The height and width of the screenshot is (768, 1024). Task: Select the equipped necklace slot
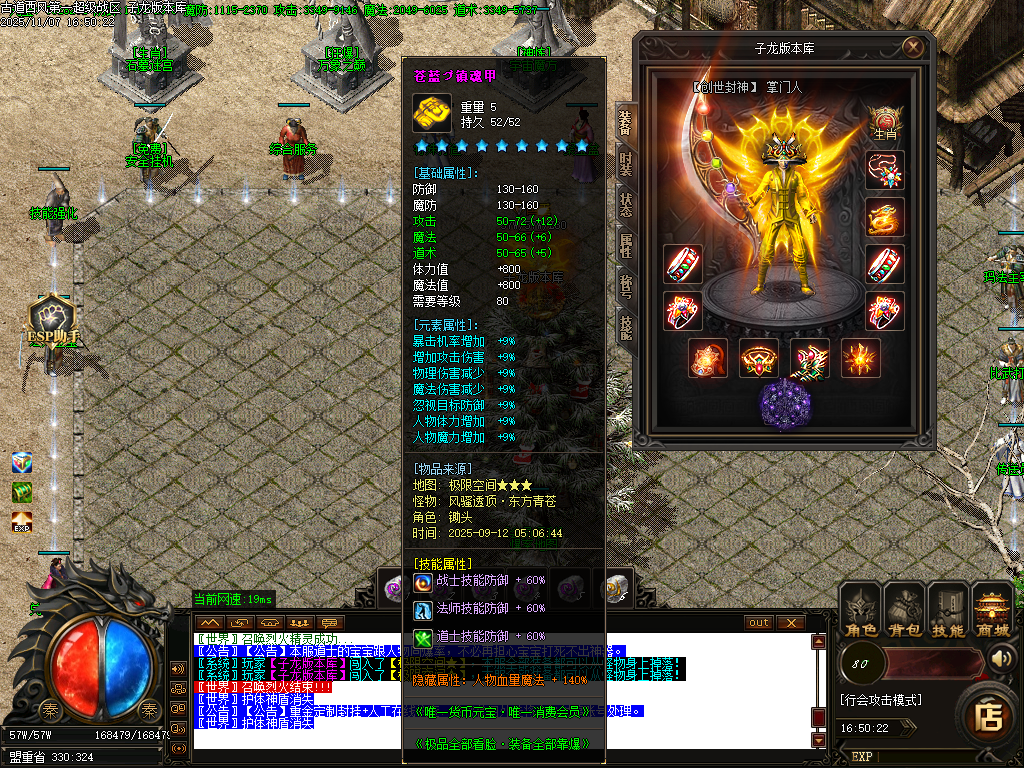(885, 170)
